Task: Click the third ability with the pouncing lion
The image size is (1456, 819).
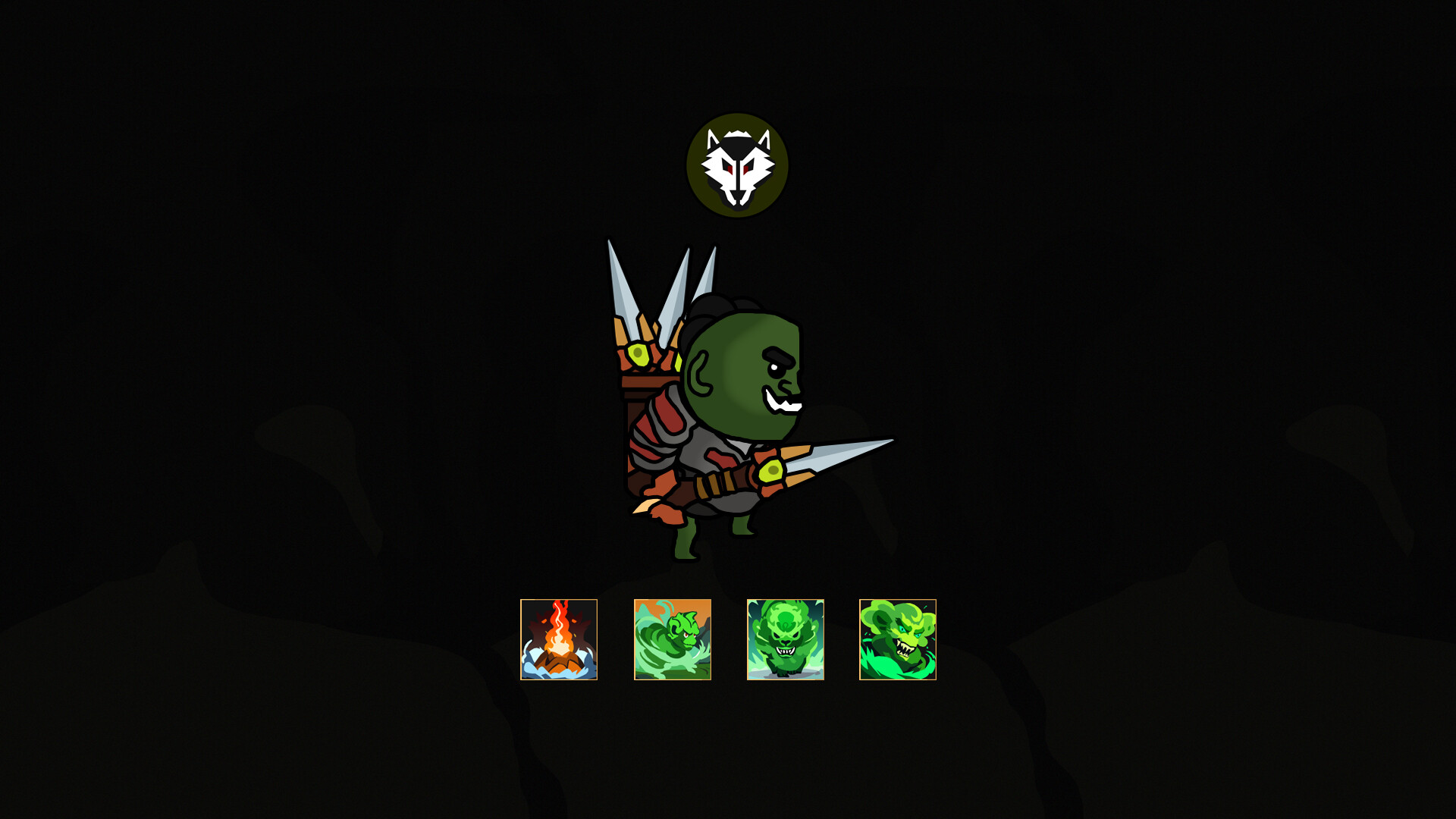Action: coord(785,641)
